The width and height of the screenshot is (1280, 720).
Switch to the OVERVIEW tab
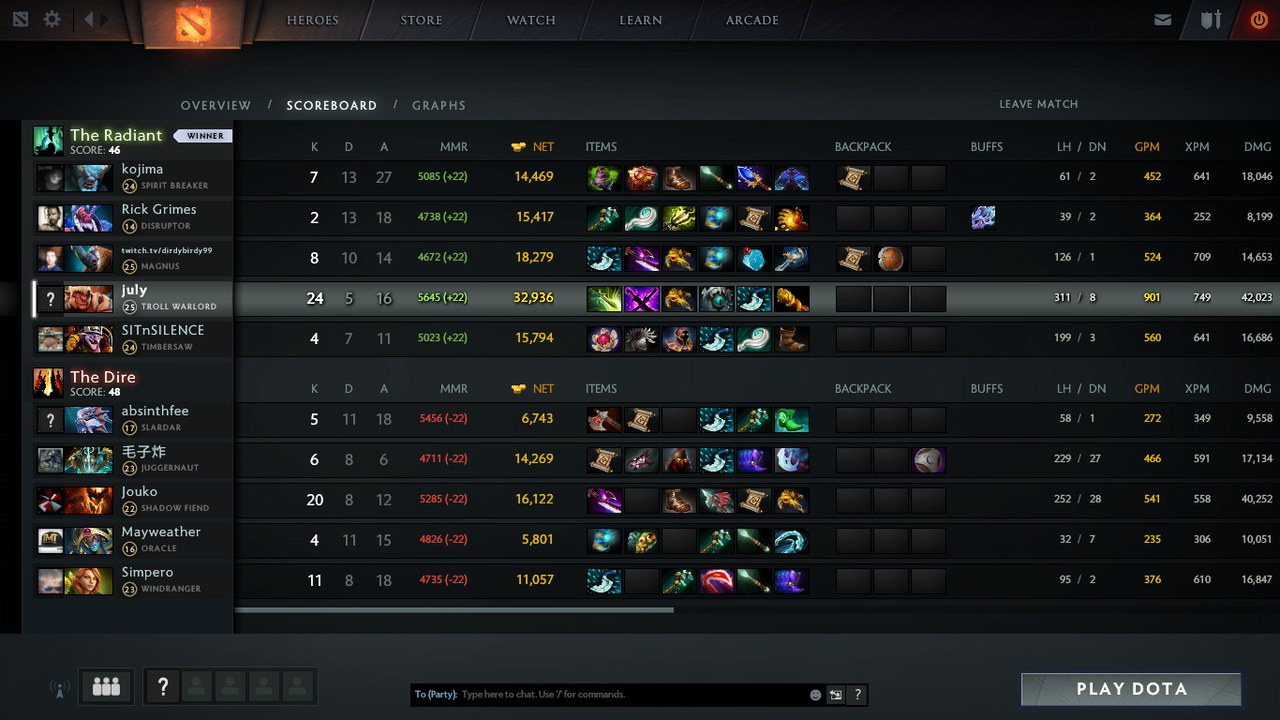pyautogui.click(x=215, y=105)
